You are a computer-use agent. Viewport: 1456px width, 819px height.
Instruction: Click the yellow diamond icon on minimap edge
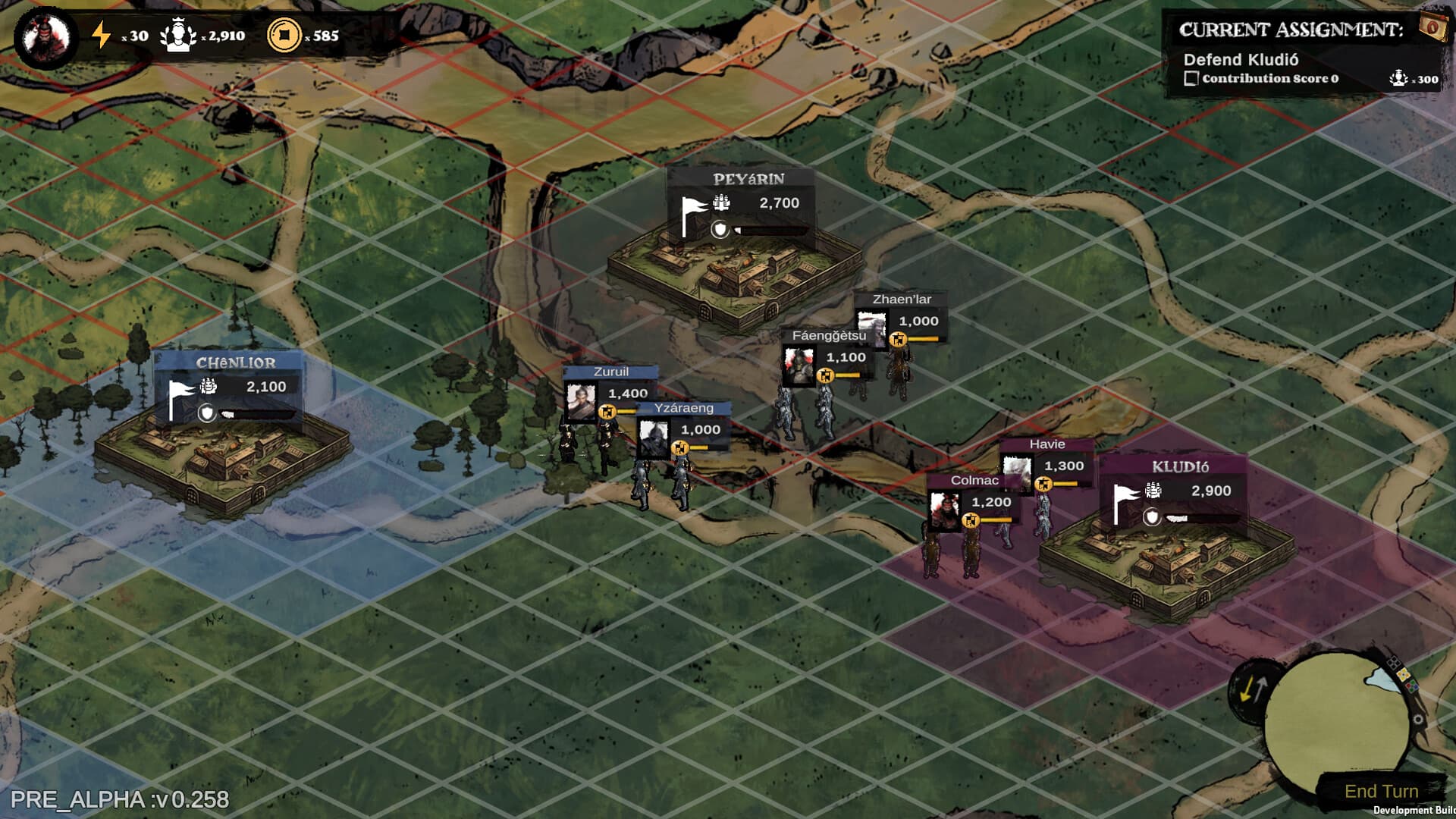tap(1403, 675)
